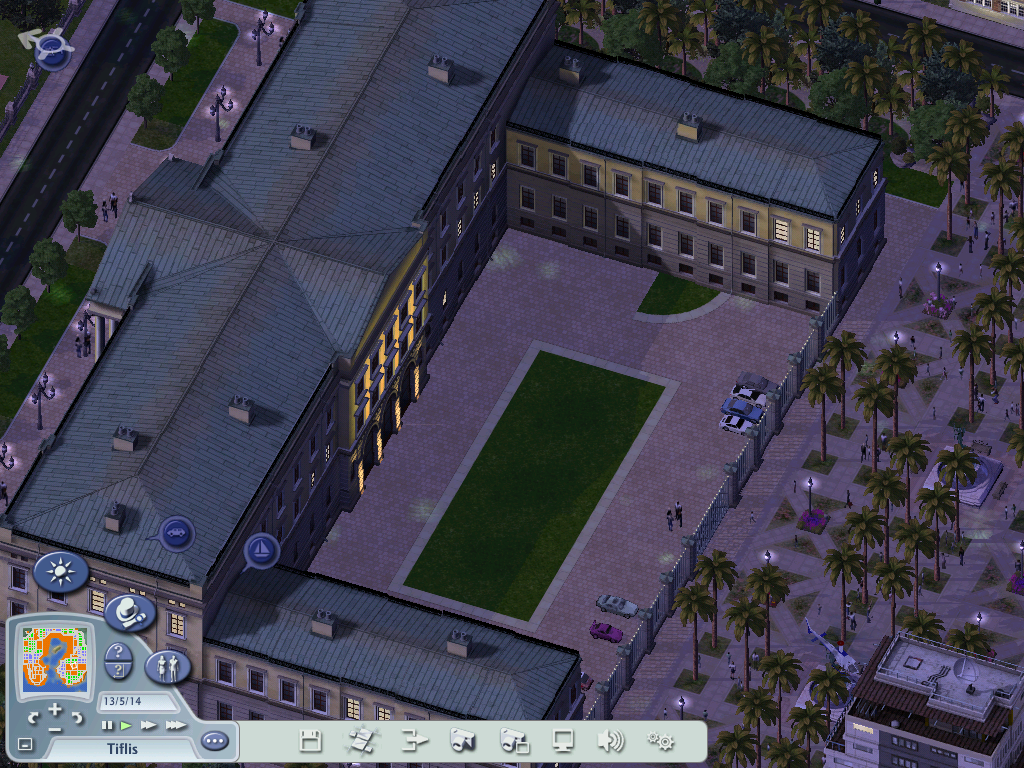Open audio options speaker icon
The image size is (1024, 768).
tap(609, 741)
